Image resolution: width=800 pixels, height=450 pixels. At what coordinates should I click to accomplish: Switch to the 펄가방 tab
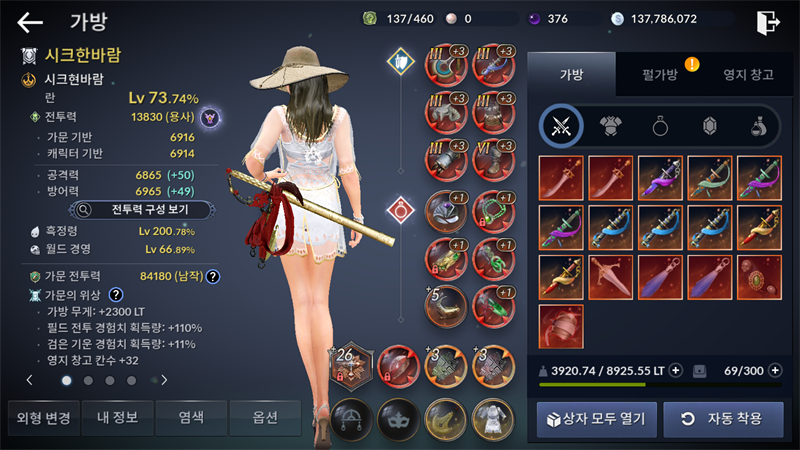[x=659, y=74]
